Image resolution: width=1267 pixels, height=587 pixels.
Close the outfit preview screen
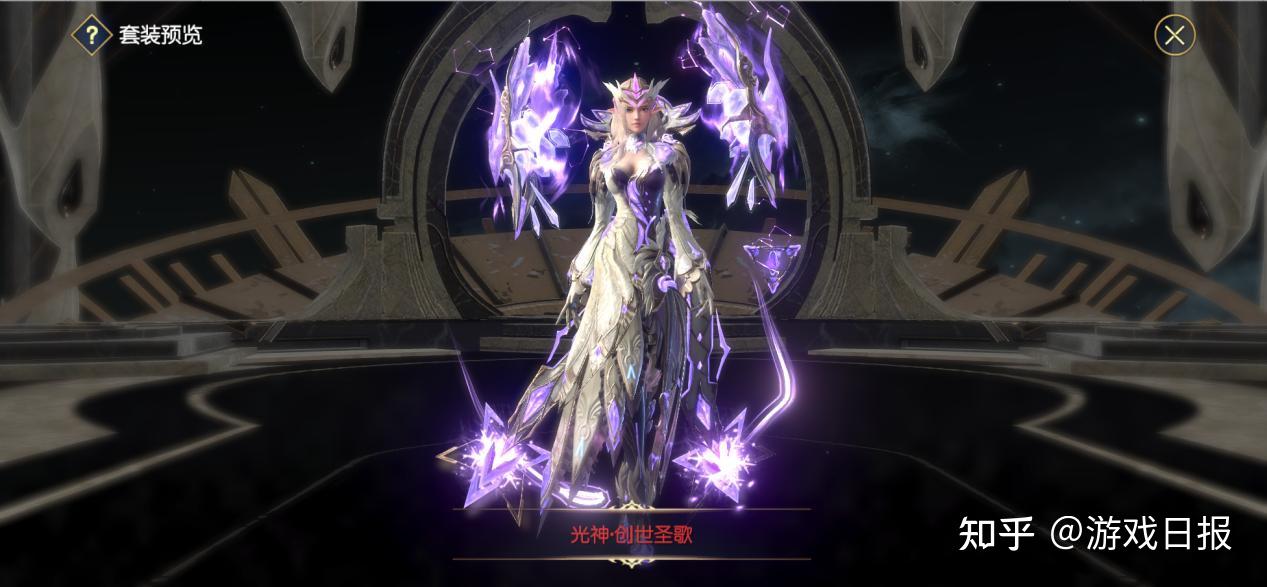tap(1174, 36)
